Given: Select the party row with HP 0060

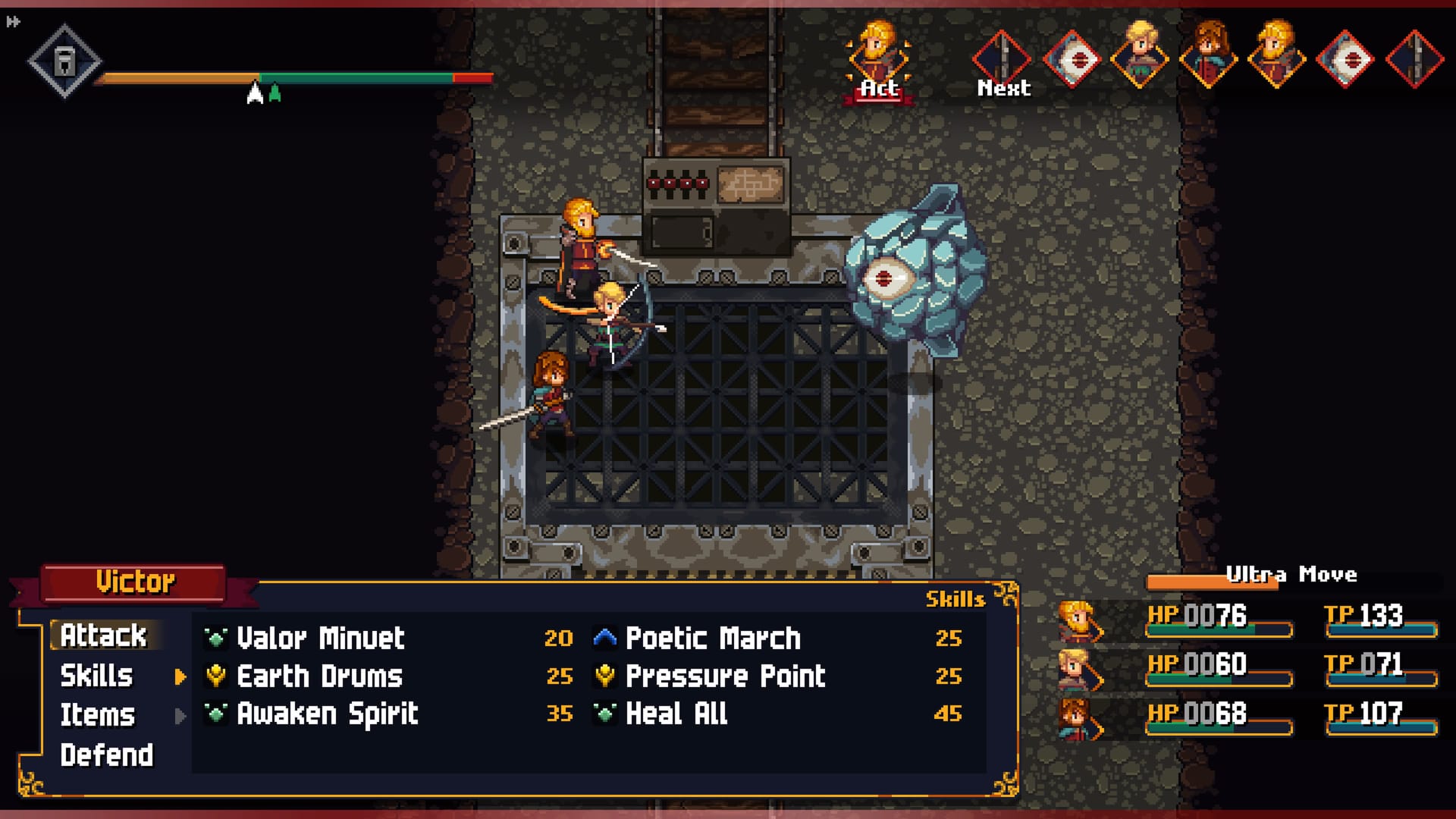Looking at the screenshot, I should pos(1247,668).
